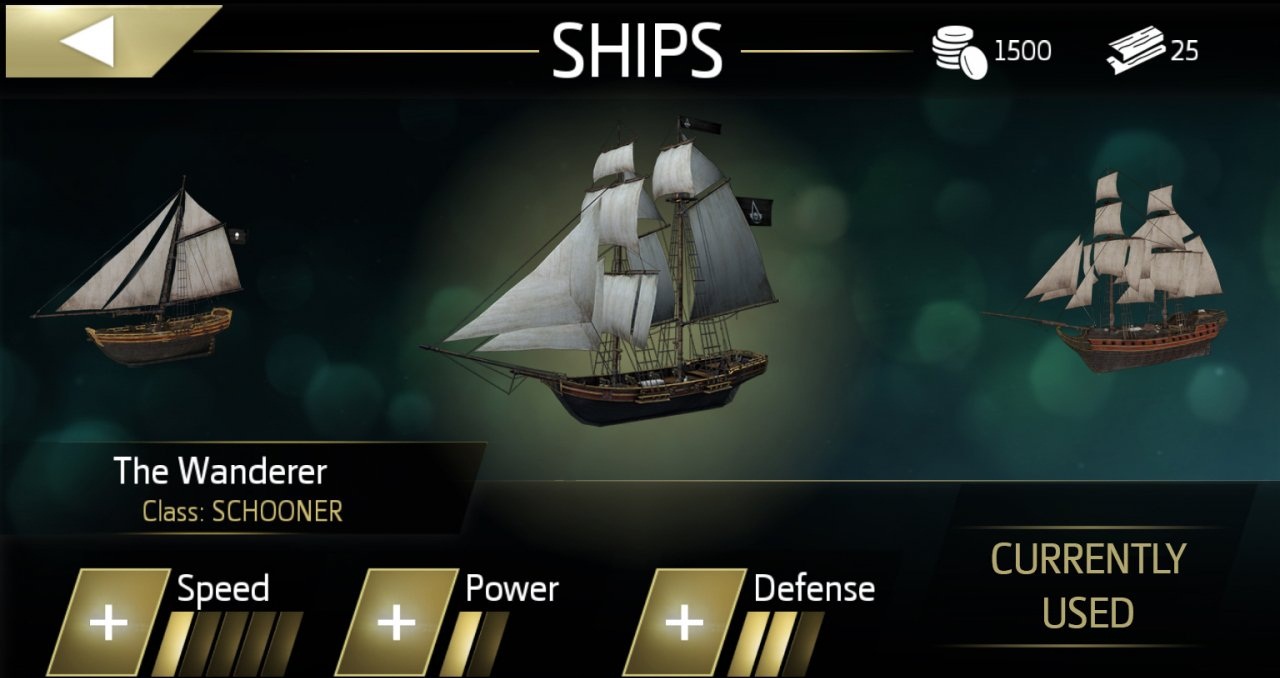This screenshot has width=1280, height=678.
Task: Click the Currently Used button
Action: [x=1088, y=586]
